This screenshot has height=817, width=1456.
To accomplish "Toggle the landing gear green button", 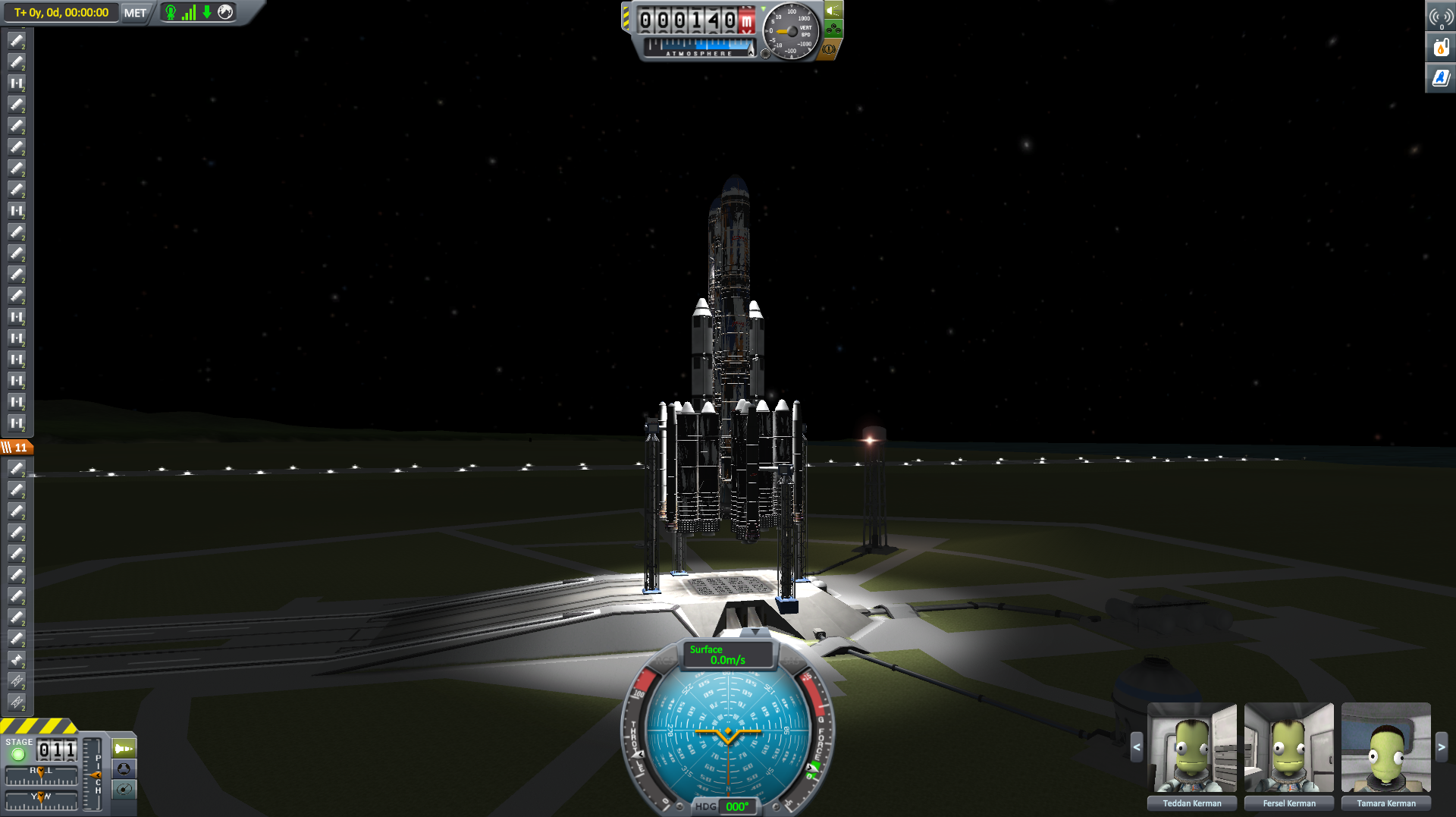I will (833, 30).
